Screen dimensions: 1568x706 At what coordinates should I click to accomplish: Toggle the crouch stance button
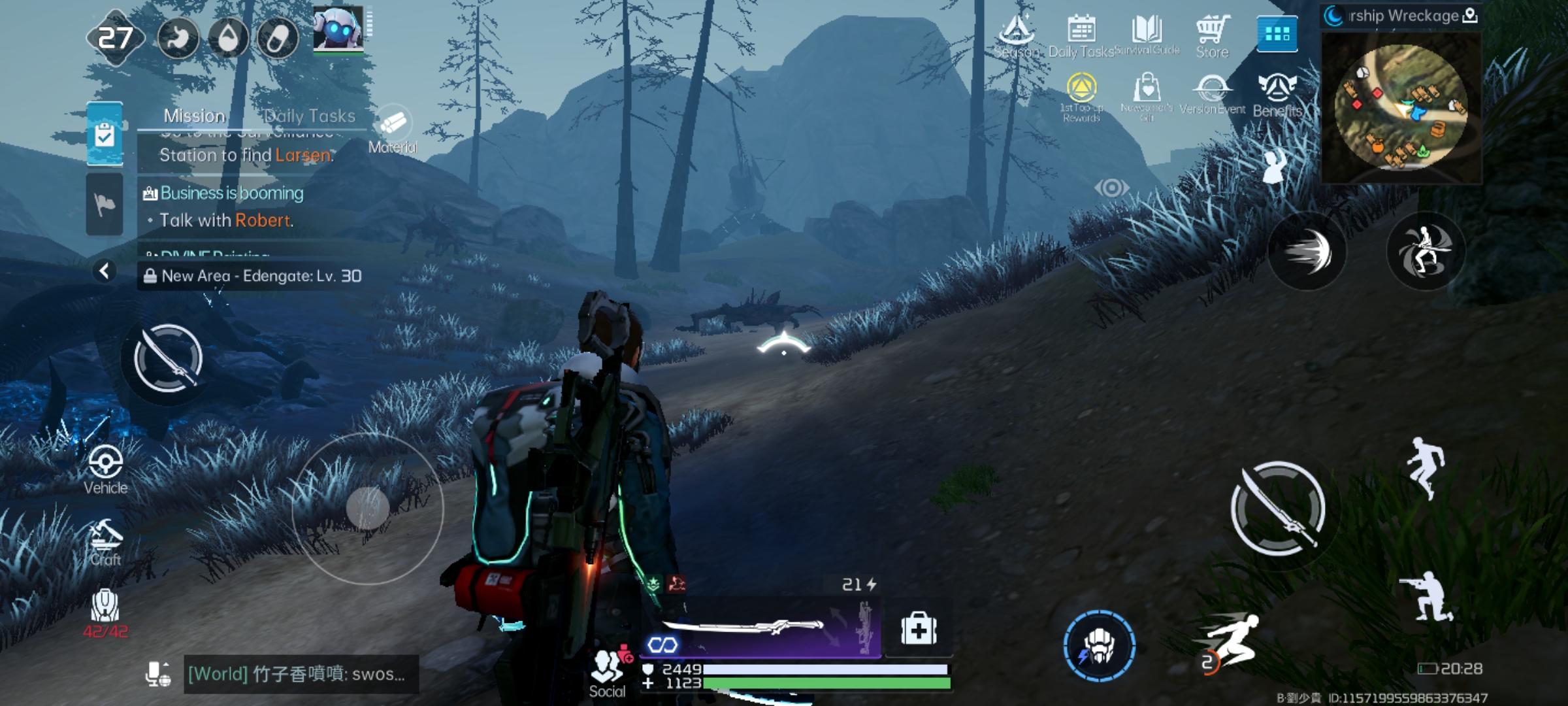point(1426,596)
